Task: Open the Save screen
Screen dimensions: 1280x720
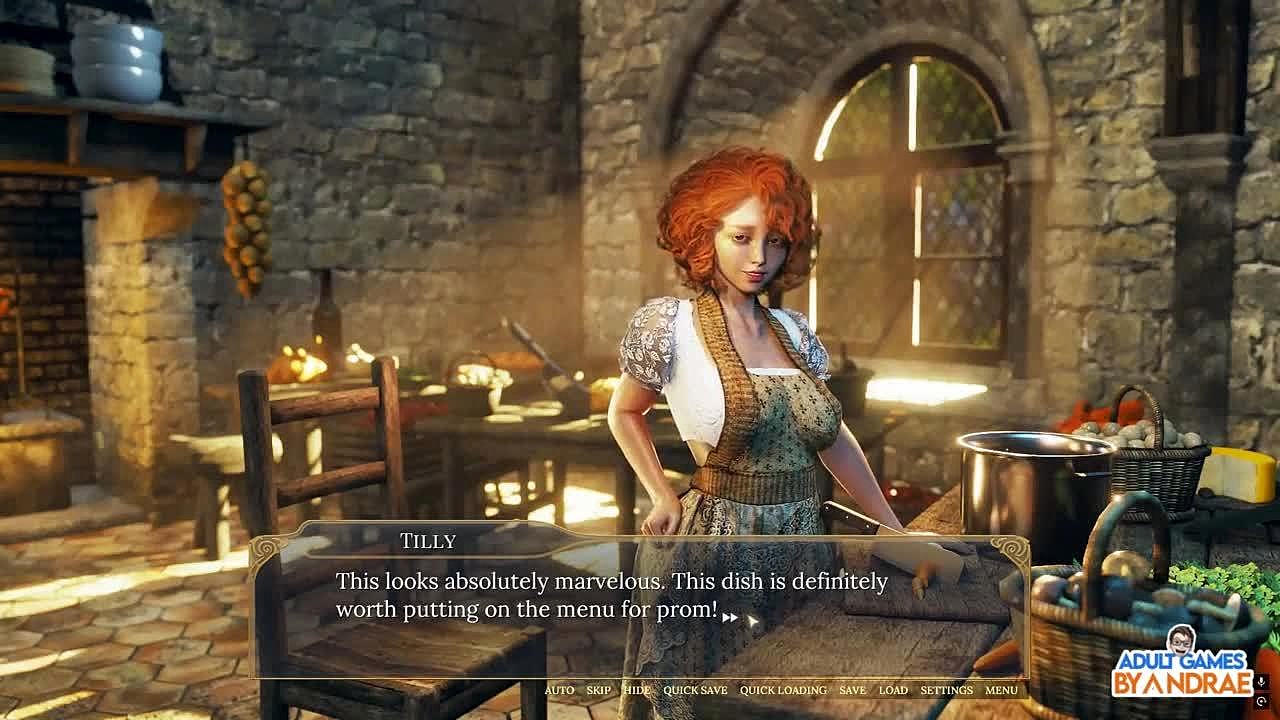Action: (852, 690)
